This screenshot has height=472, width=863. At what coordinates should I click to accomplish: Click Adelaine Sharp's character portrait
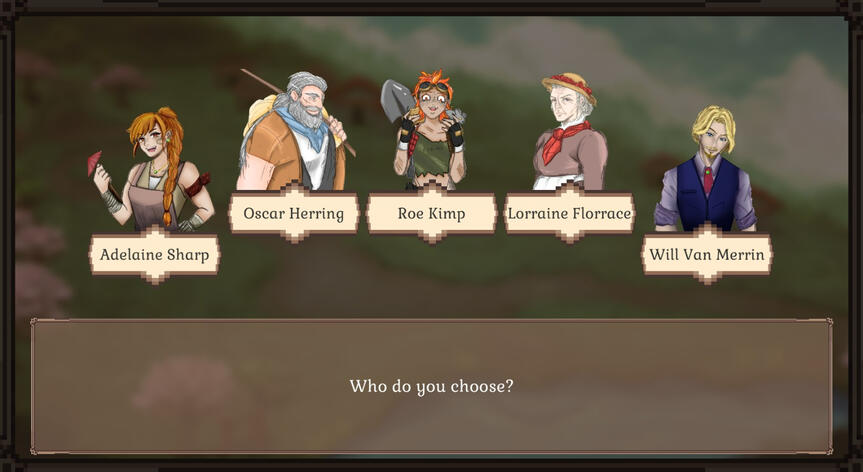coord(155,170)
